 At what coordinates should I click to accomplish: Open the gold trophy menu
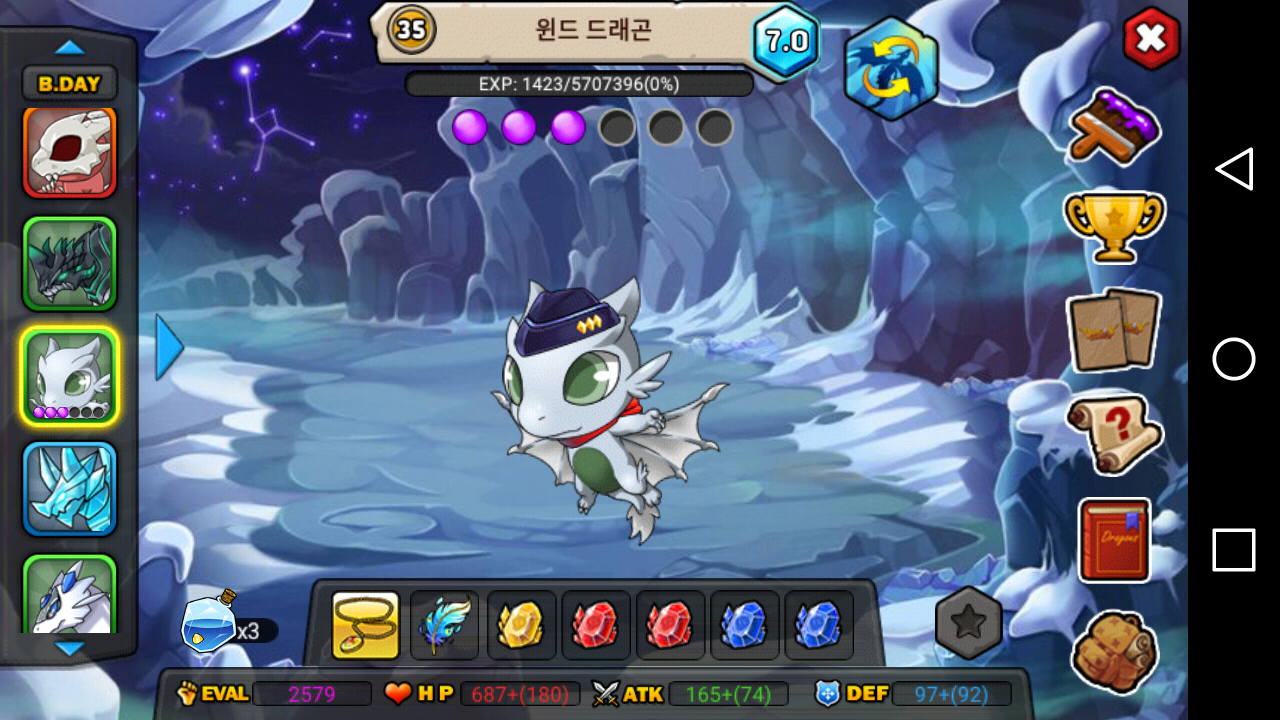click(x=1114, y=226)
